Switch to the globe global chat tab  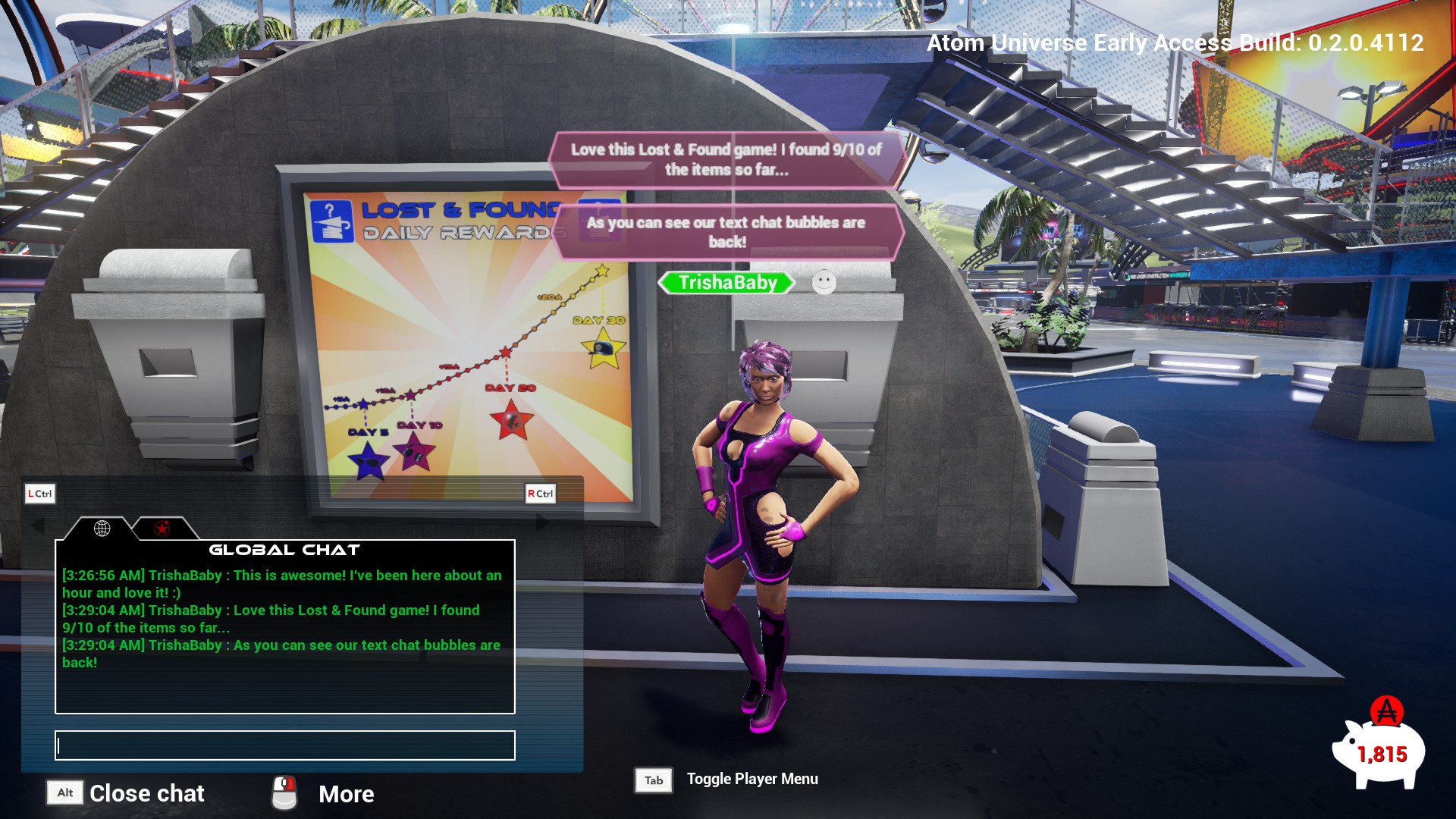pyautogui.click(x=102, y=529)
